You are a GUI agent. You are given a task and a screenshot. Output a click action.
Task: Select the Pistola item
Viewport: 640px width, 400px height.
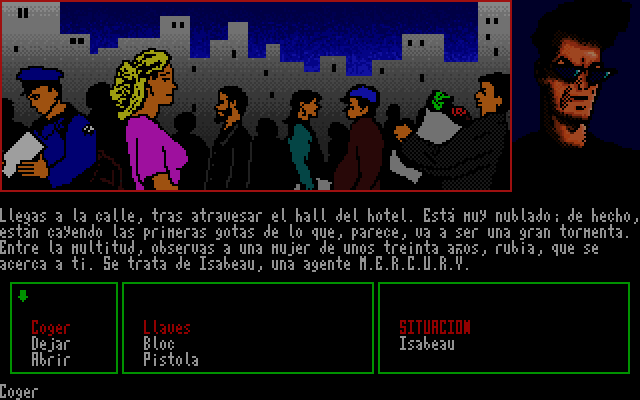171,359
